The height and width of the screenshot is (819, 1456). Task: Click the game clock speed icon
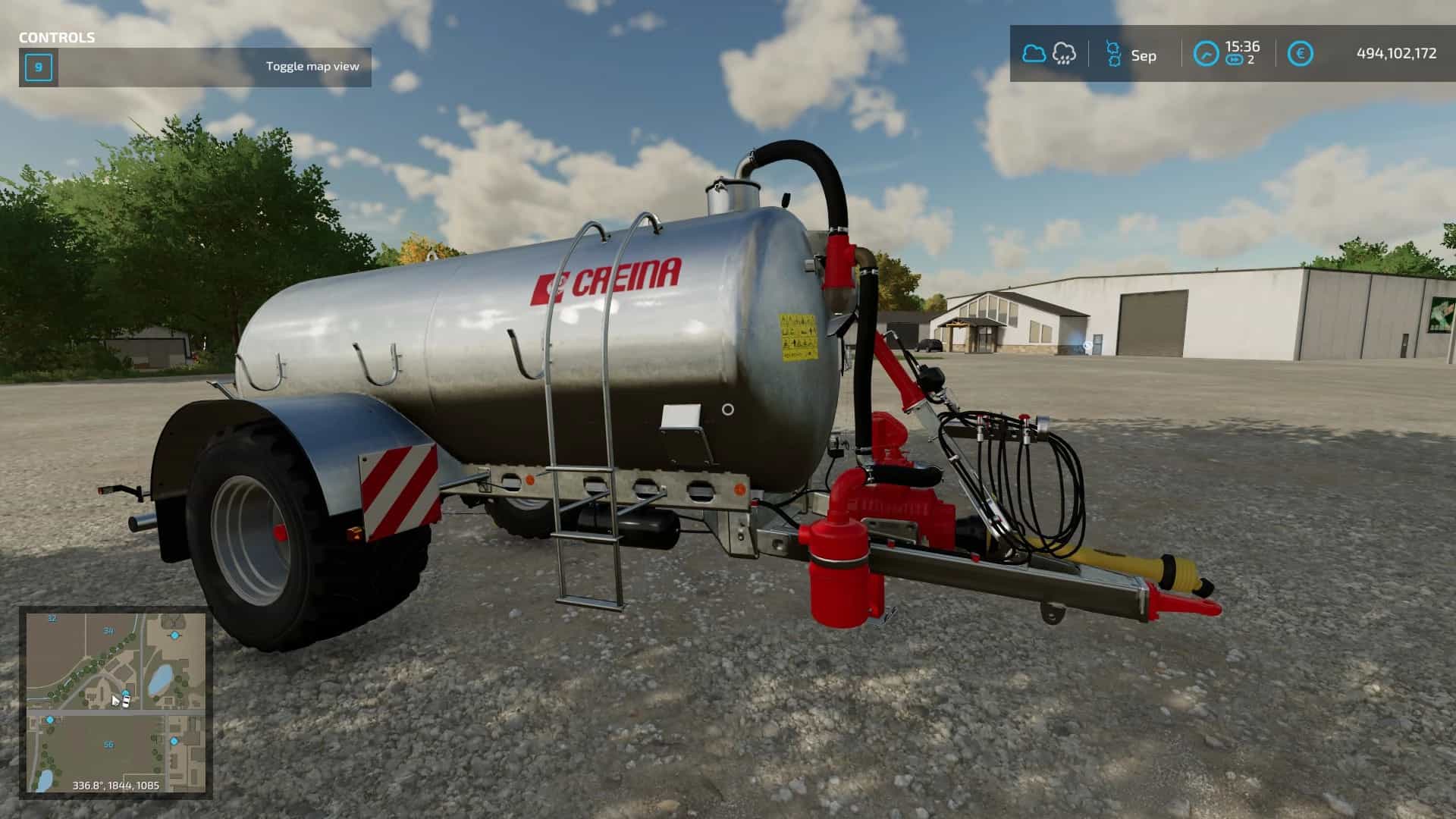1206,54
